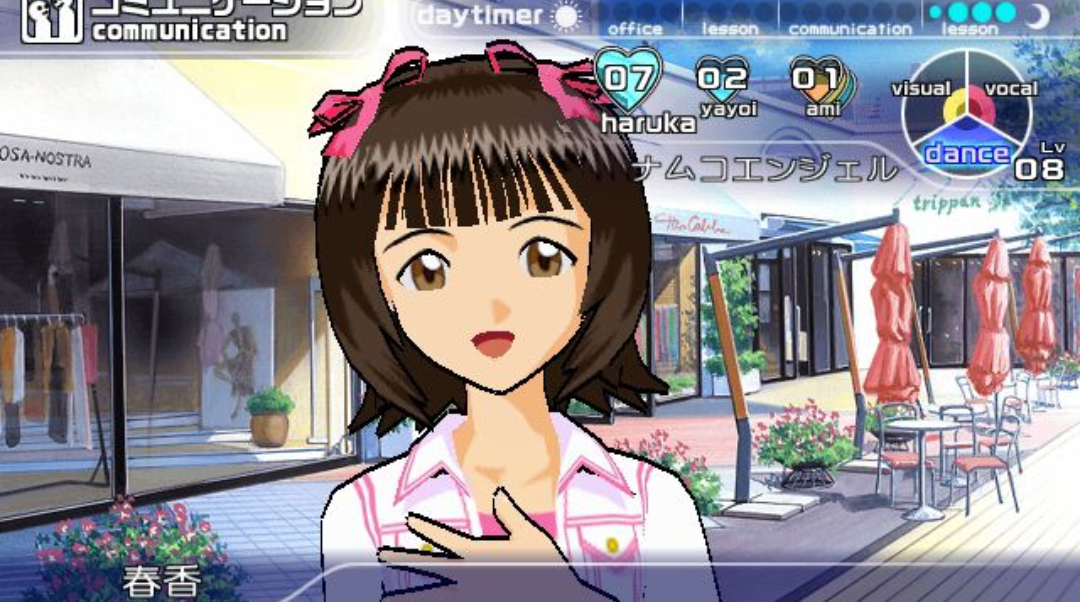Choose Yayoi's heart icon showing 02

722,78
